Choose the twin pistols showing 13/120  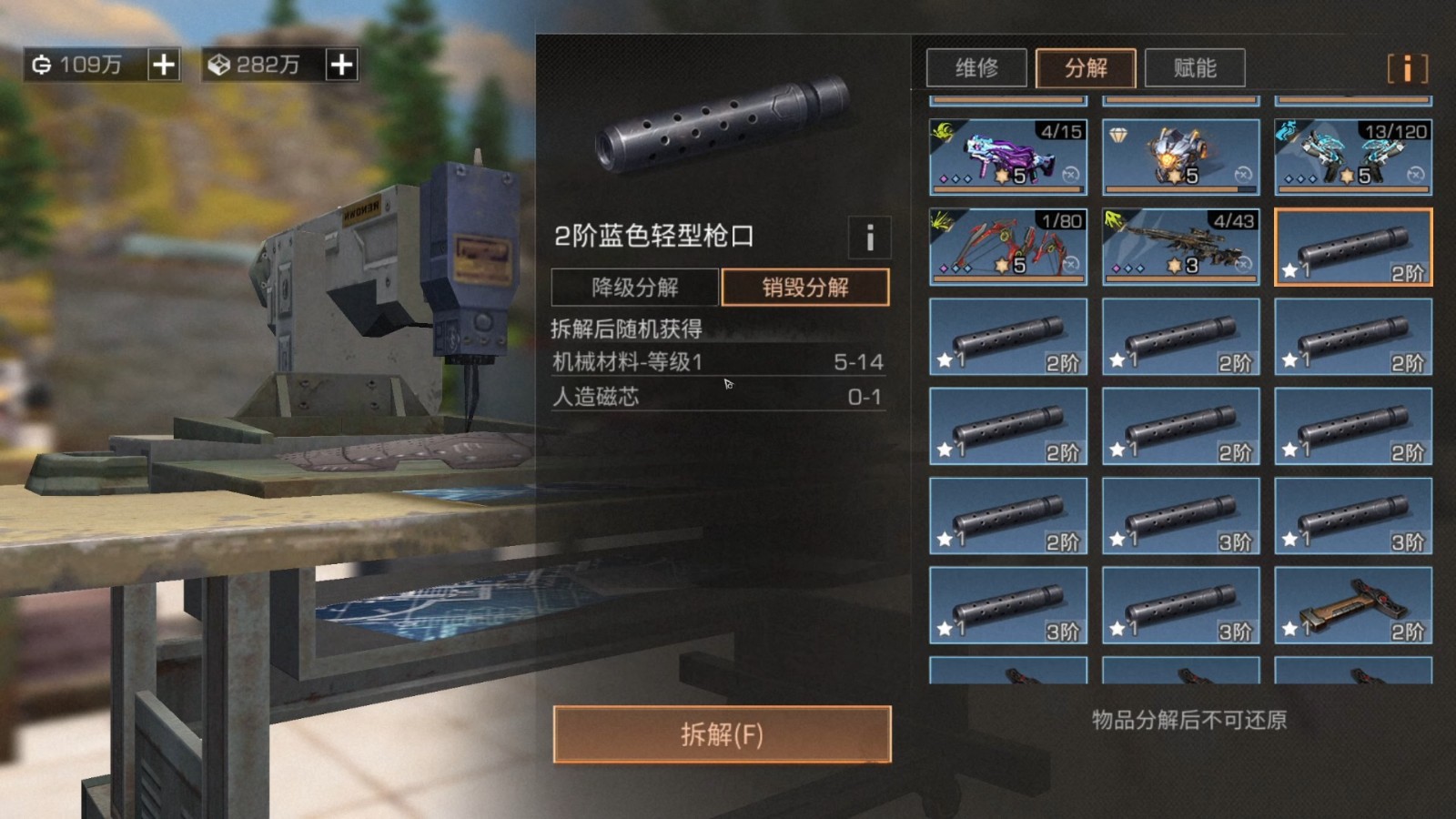tap(1353, 157)
